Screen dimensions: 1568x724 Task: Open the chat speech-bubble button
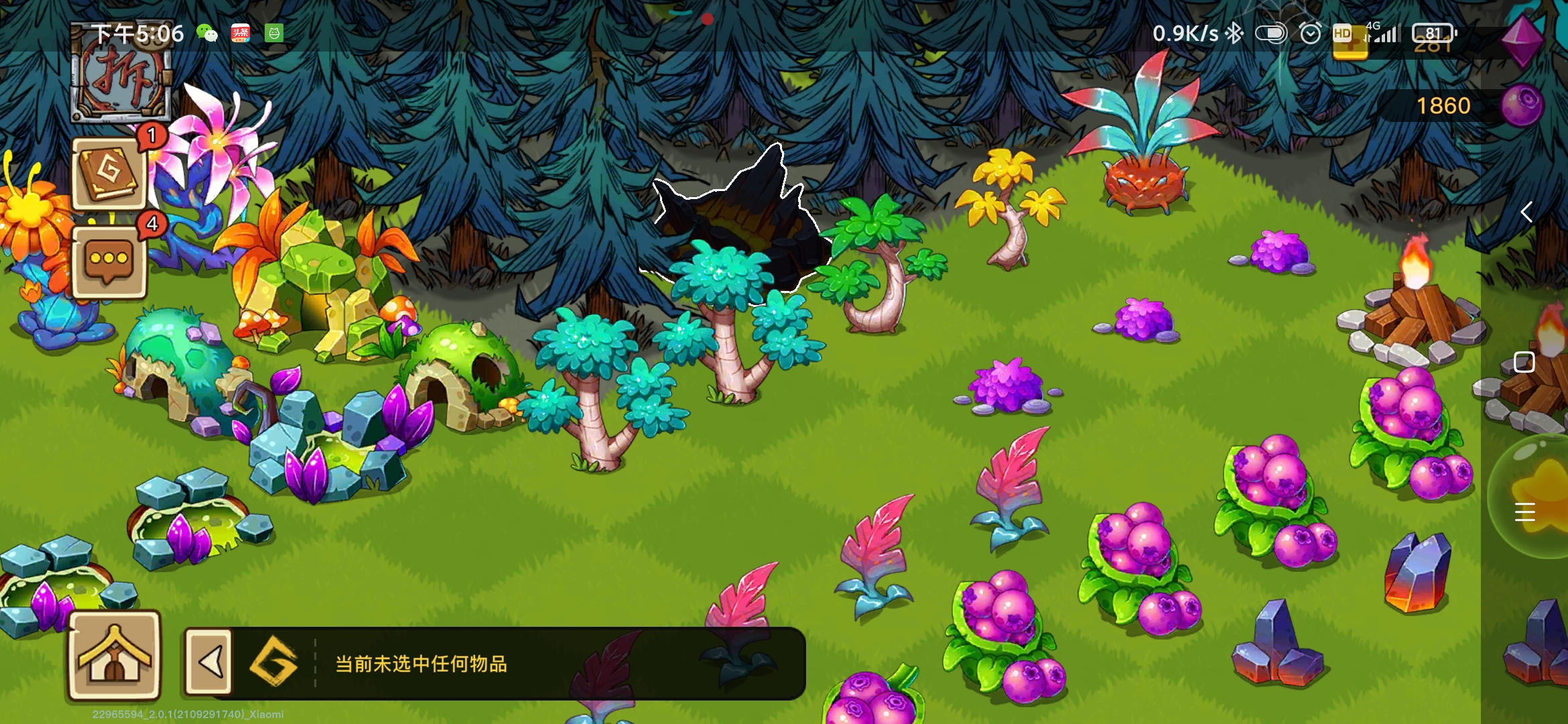click(109, 261)
